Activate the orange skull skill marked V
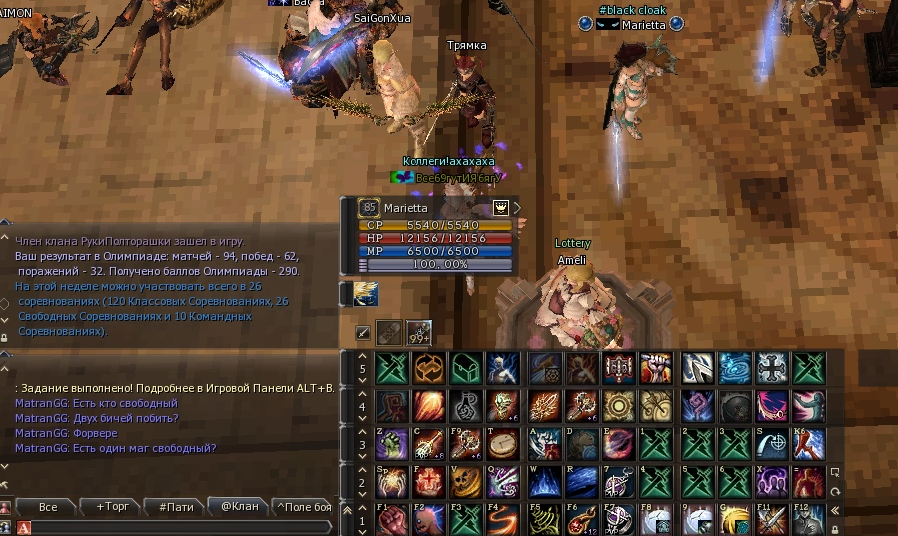 pyautogui.click(x=466, y=481)
